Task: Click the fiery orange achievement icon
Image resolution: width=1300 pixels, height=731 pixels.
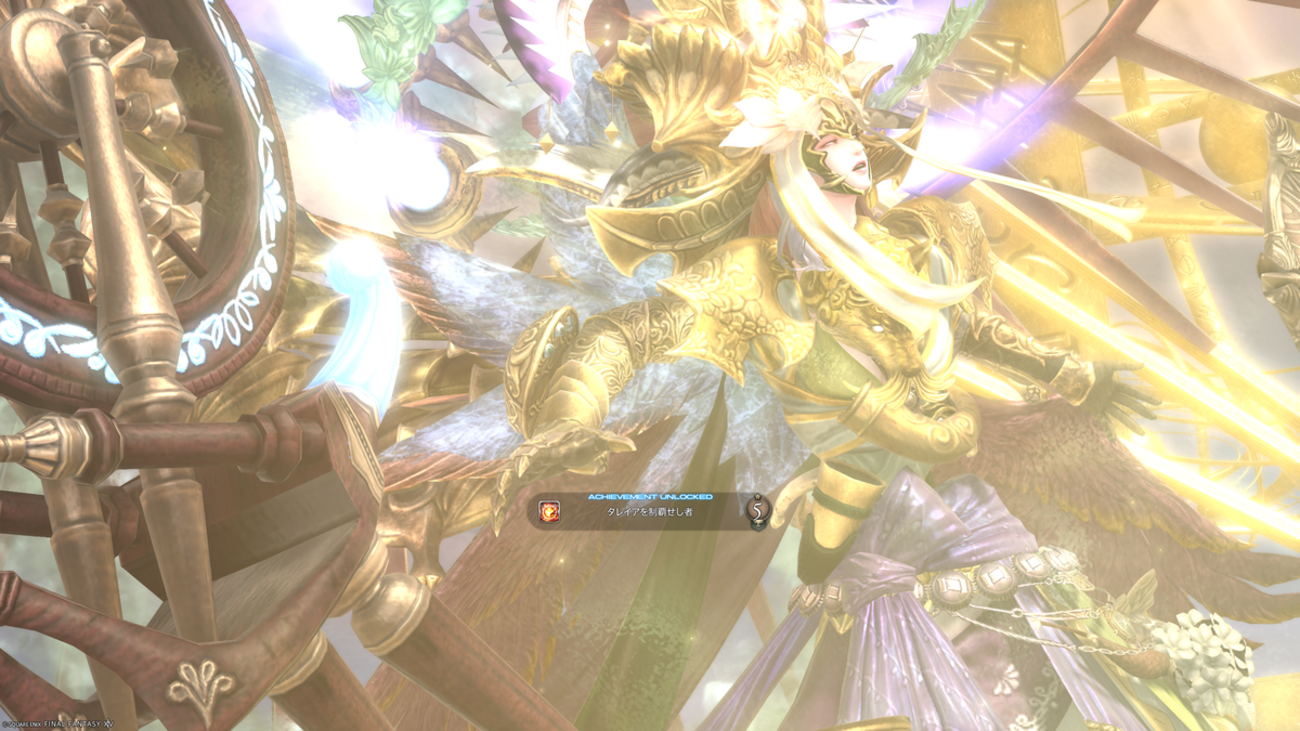Action: [x=549, y=512]
